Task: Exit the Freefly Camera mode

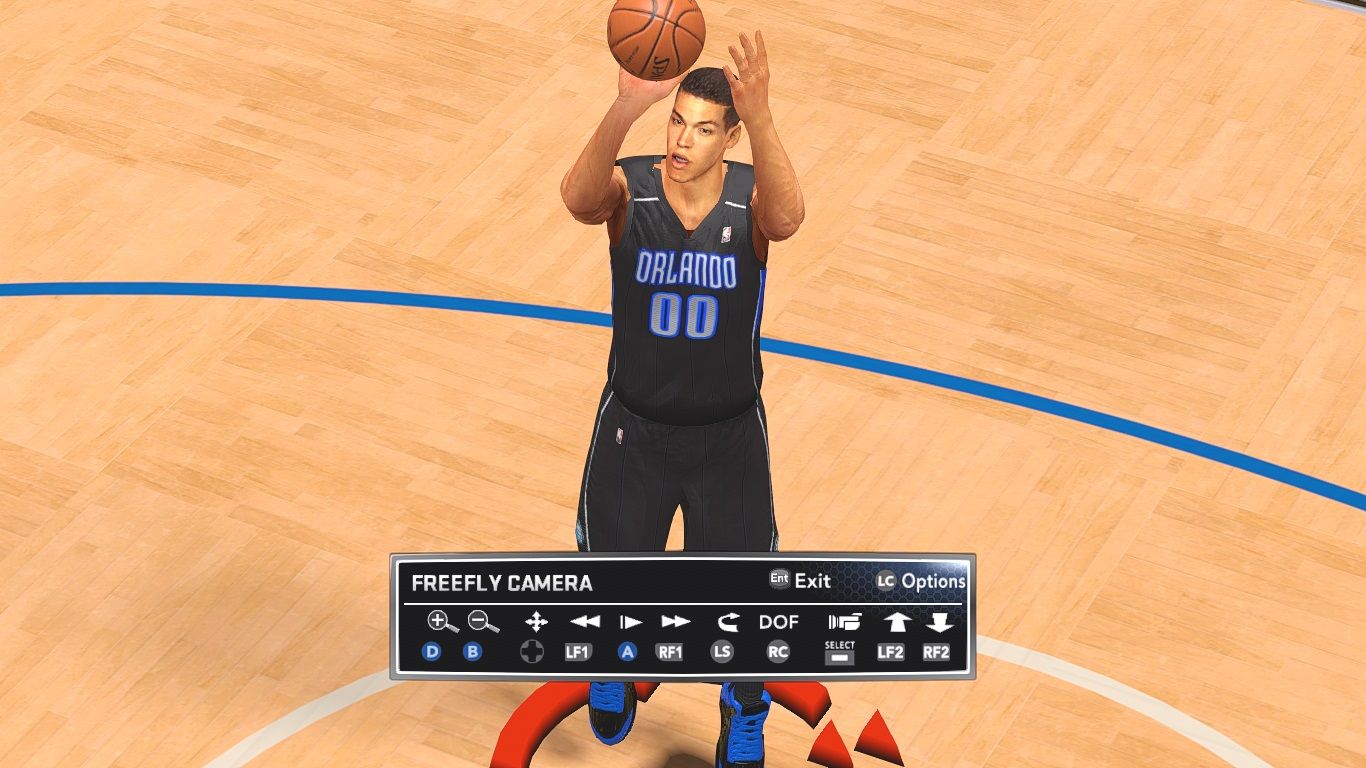Action: click(800, 580)
